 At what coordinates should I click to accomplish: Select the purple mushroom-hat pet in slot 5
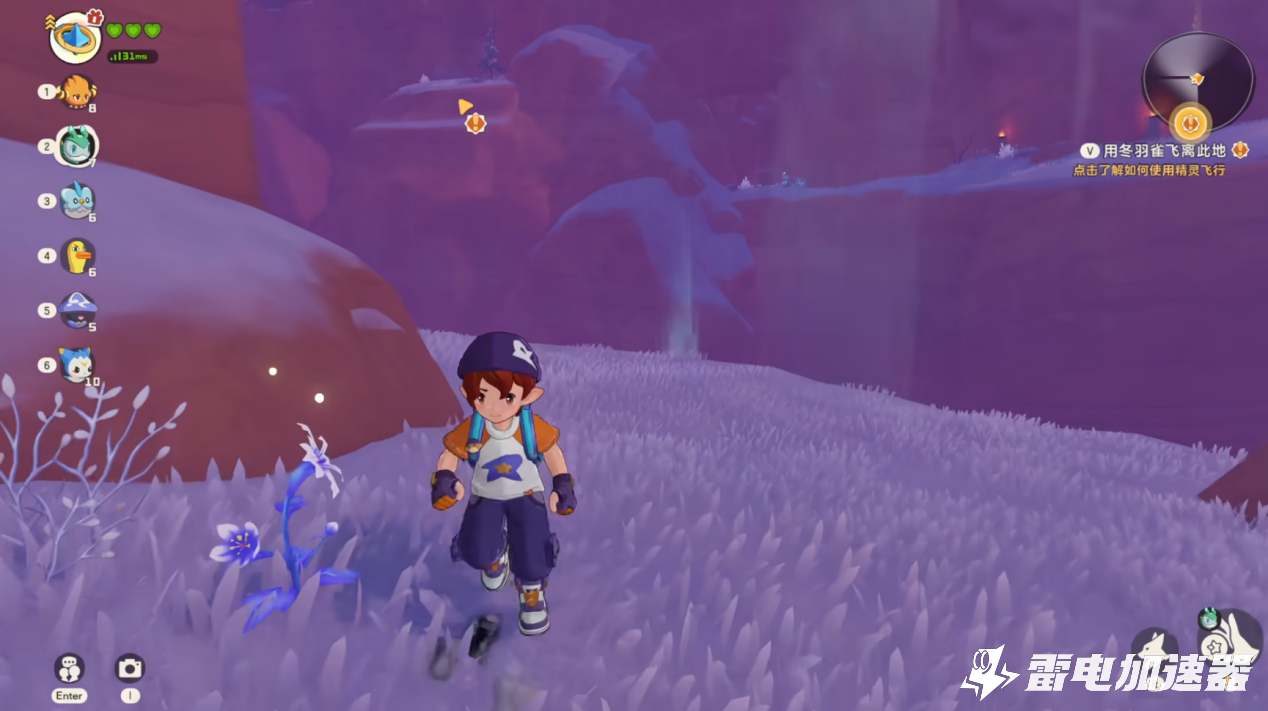click(x=77, y=311)
